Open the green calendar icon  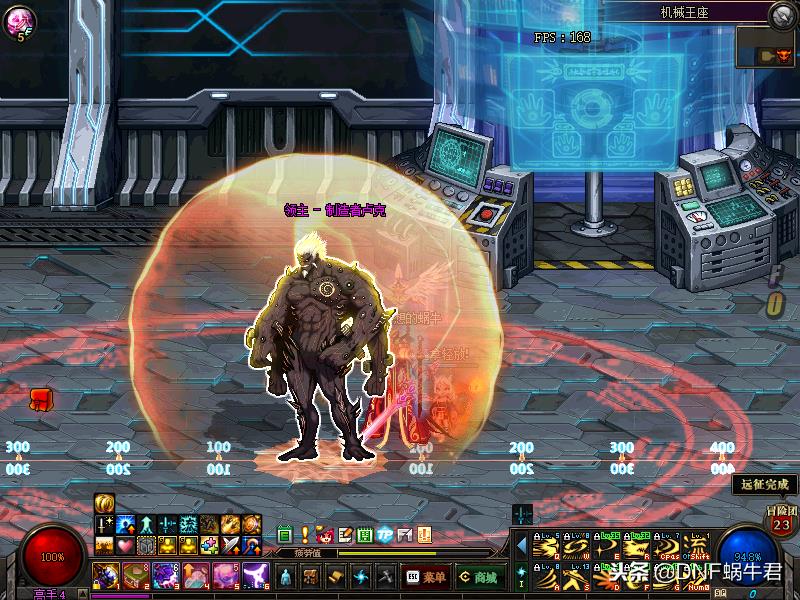pyautogui.click(x=285, y=535)
